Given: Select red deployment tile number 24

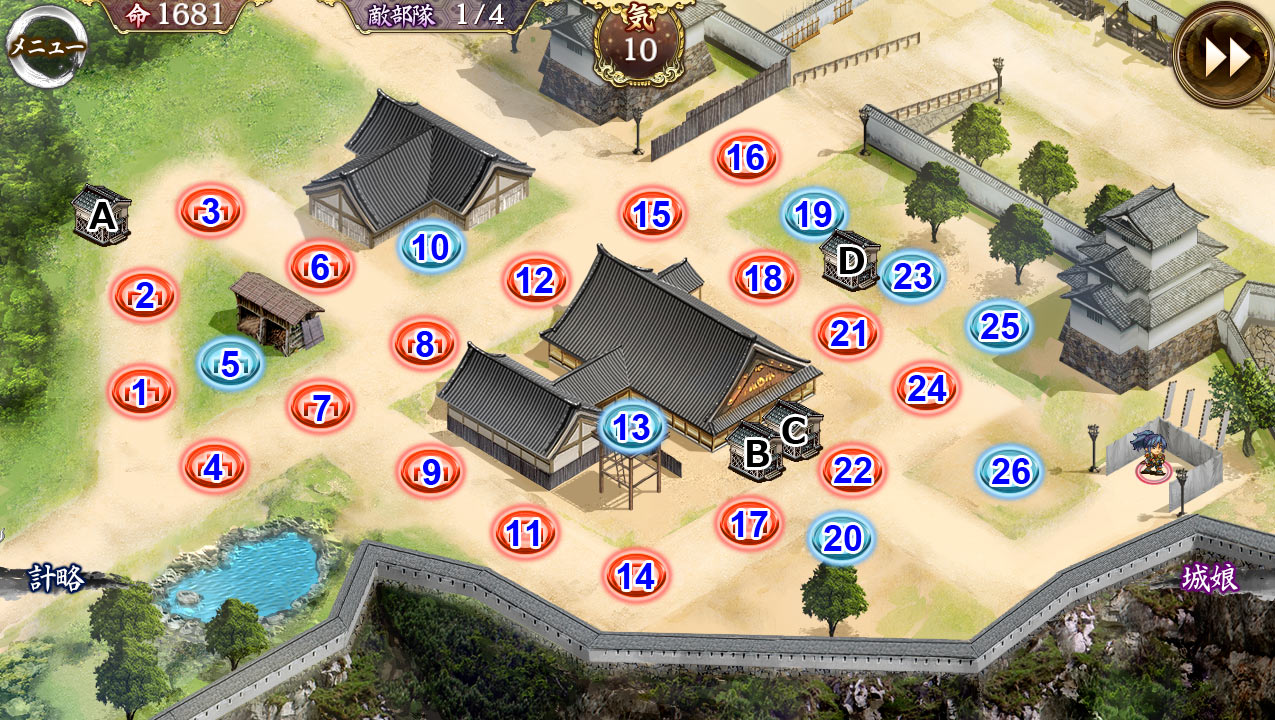Looking at the screenshot, I should (x=926, y=388).
